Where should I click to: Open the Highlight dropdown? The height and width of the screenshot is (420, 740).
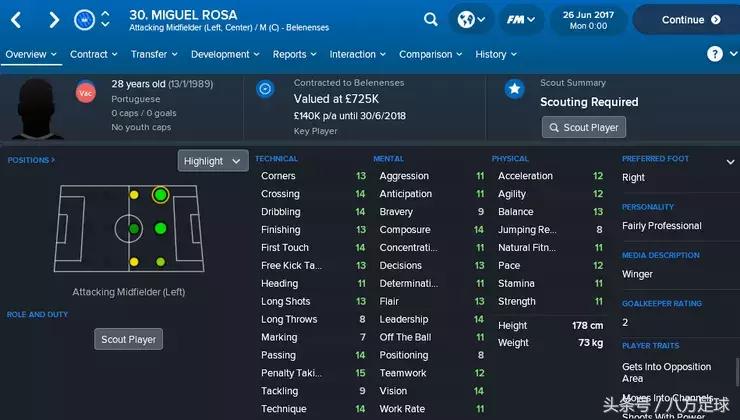212,161
